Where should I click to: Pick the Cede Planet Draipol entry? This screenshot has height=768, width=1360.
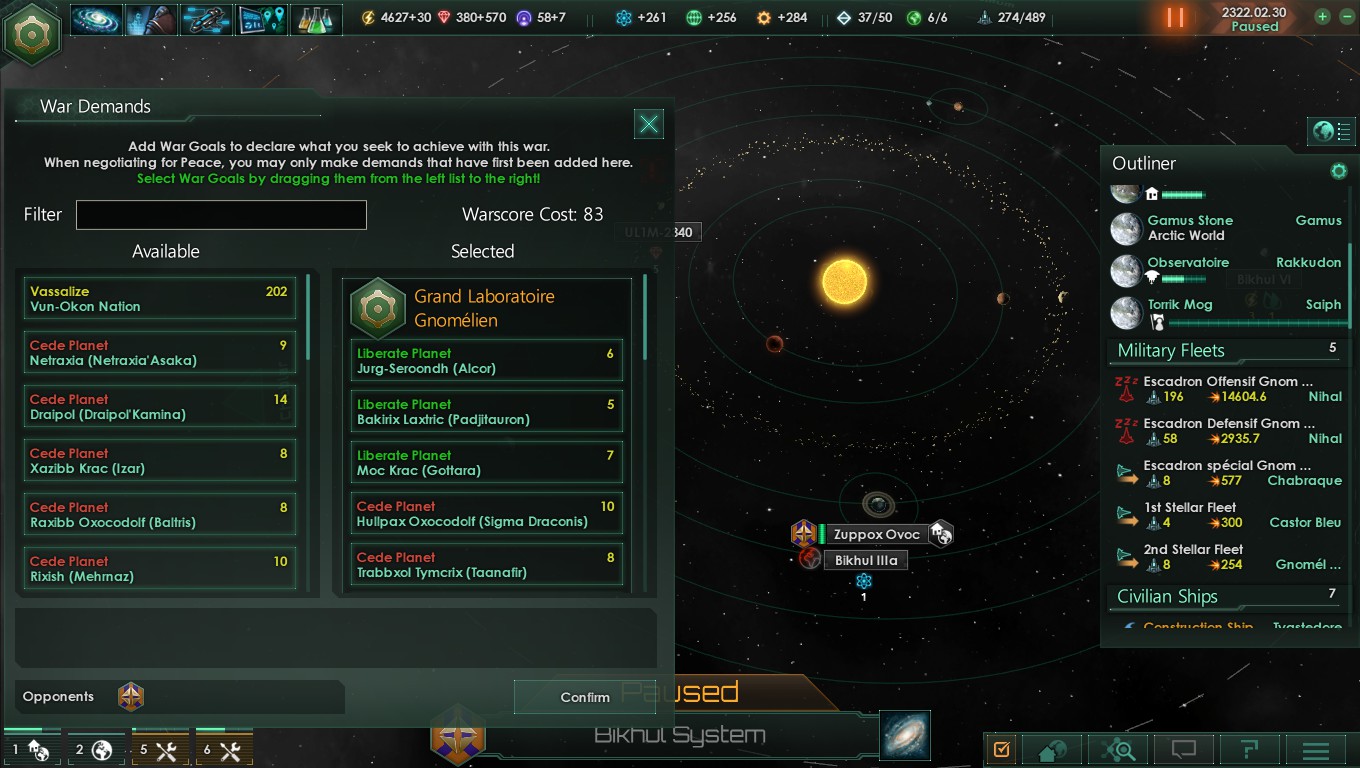160,407
